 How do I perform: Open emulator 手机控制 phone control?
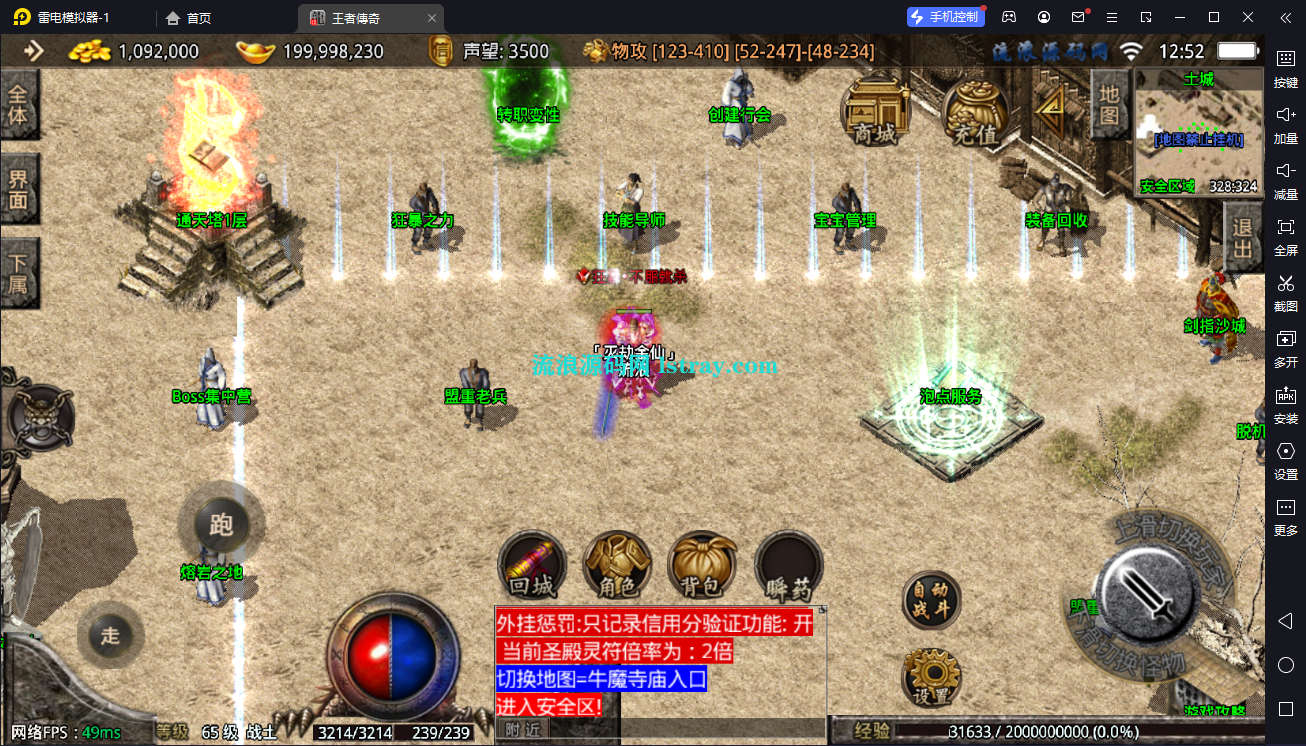pyautogui.click(x=945, y=17)
